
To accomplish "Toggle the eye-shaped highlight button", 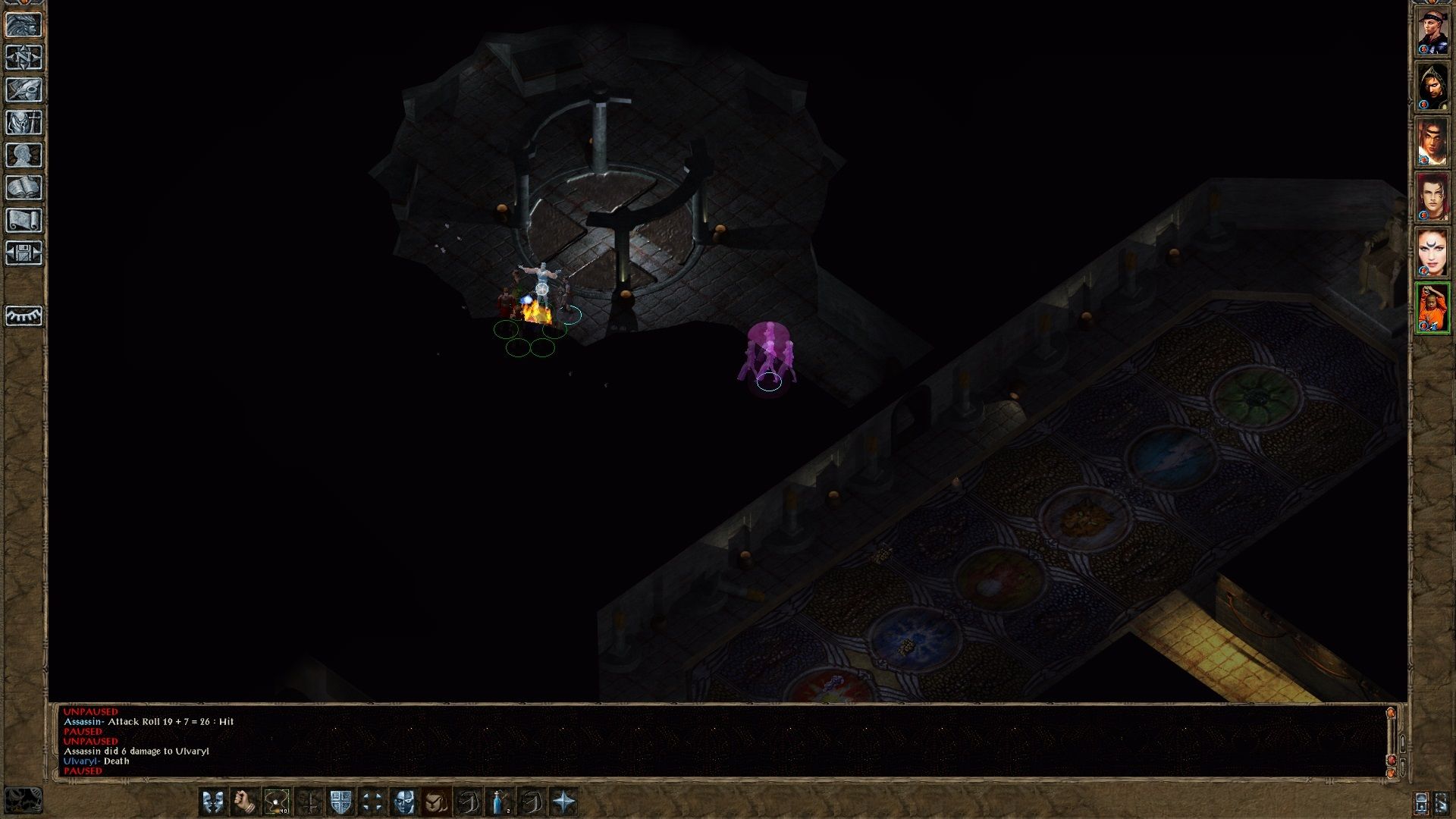I will (24, 315).
